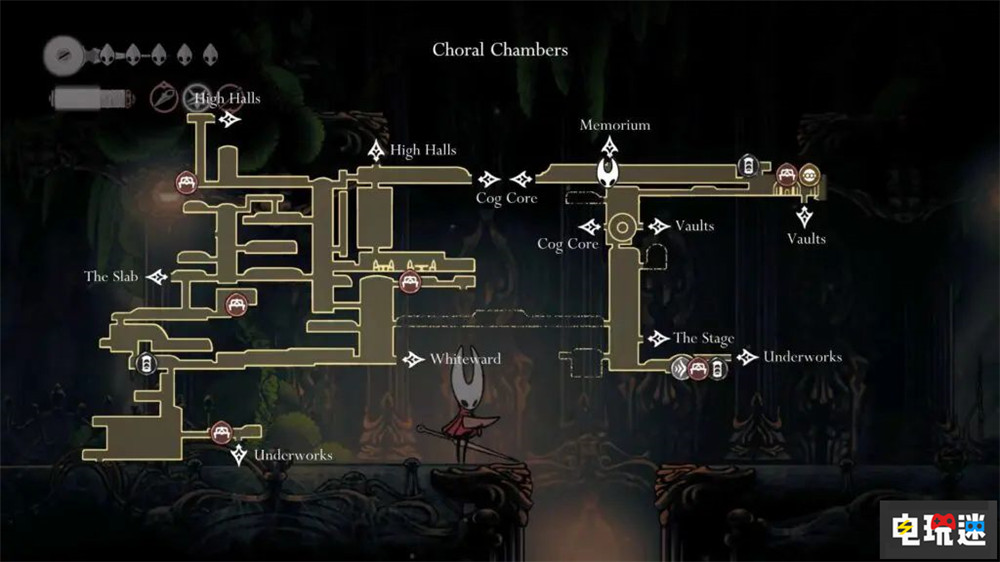Click the golden round map marker

(x=809, y=176)
